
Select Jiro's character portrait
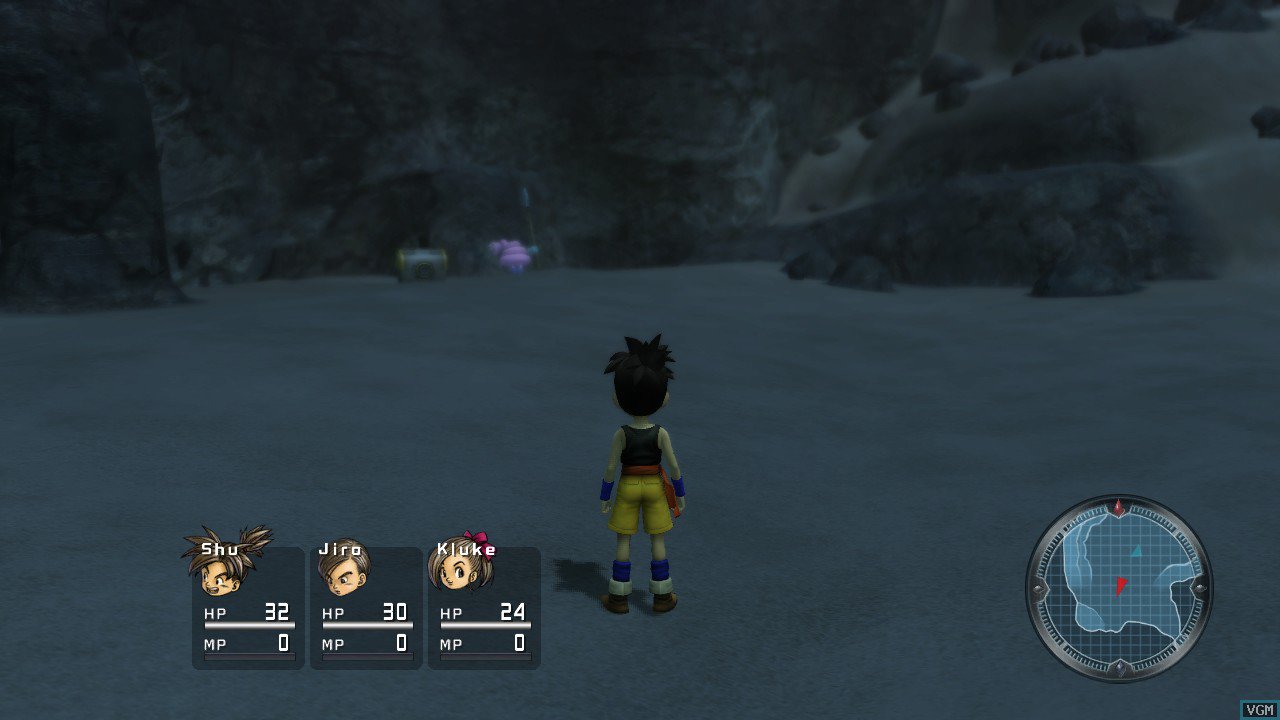click(x=348, y=575)
